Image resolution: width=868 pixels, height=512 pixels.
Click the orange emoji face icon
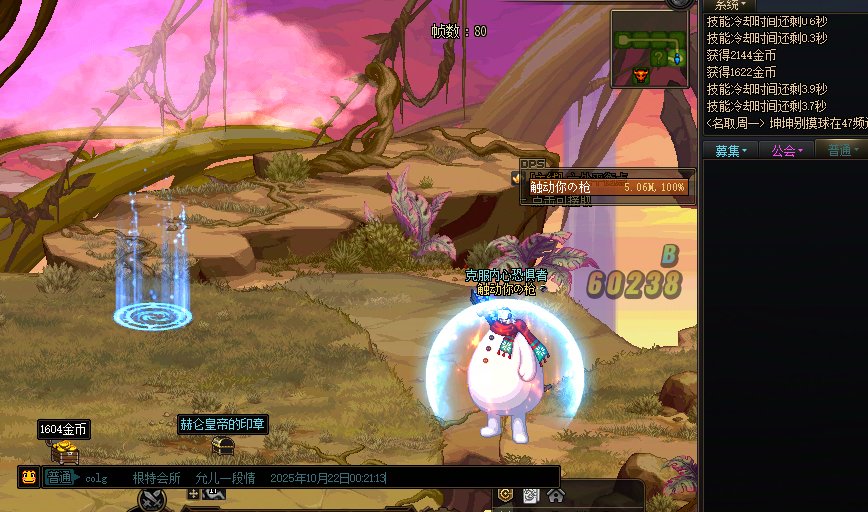[x=29, y=477]
